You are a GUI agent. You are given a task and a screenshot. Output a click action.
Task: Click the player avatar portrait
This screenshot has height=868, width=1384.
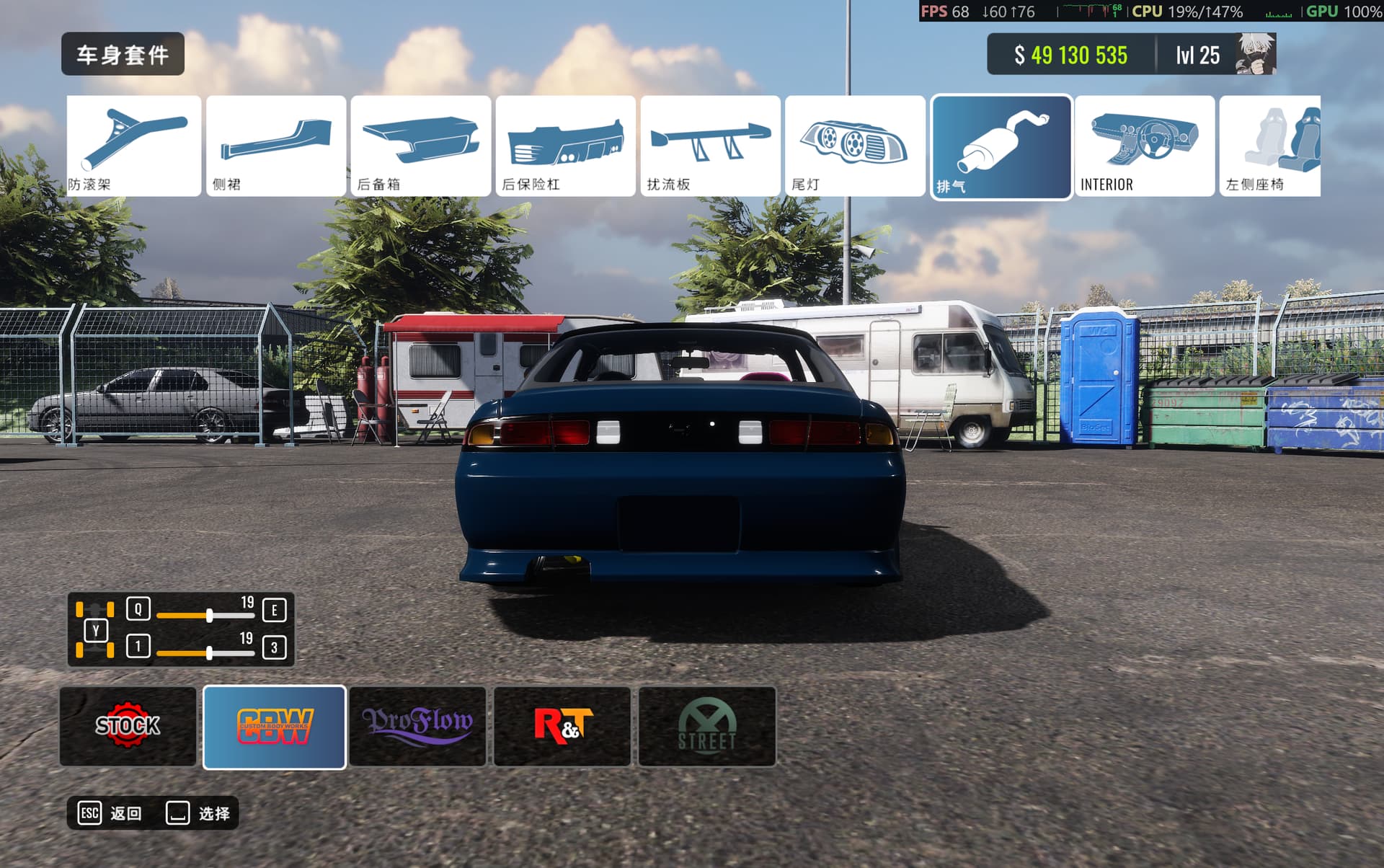coord(1255,54)
